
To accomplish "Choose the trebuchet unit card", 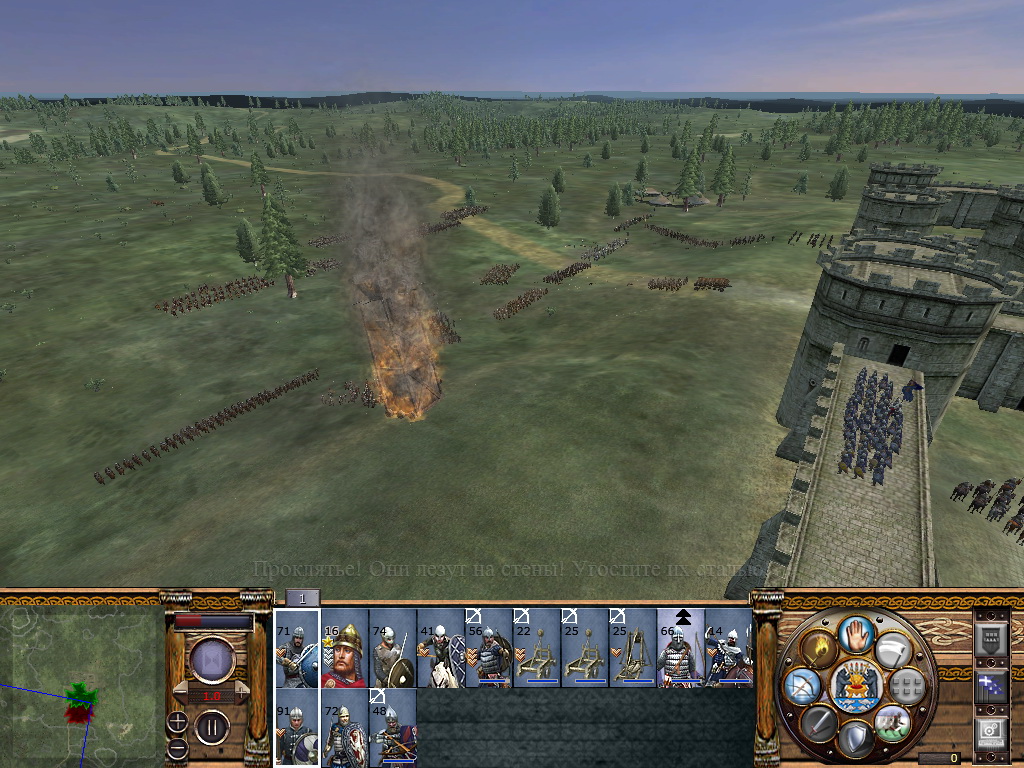I will (633, 648).
